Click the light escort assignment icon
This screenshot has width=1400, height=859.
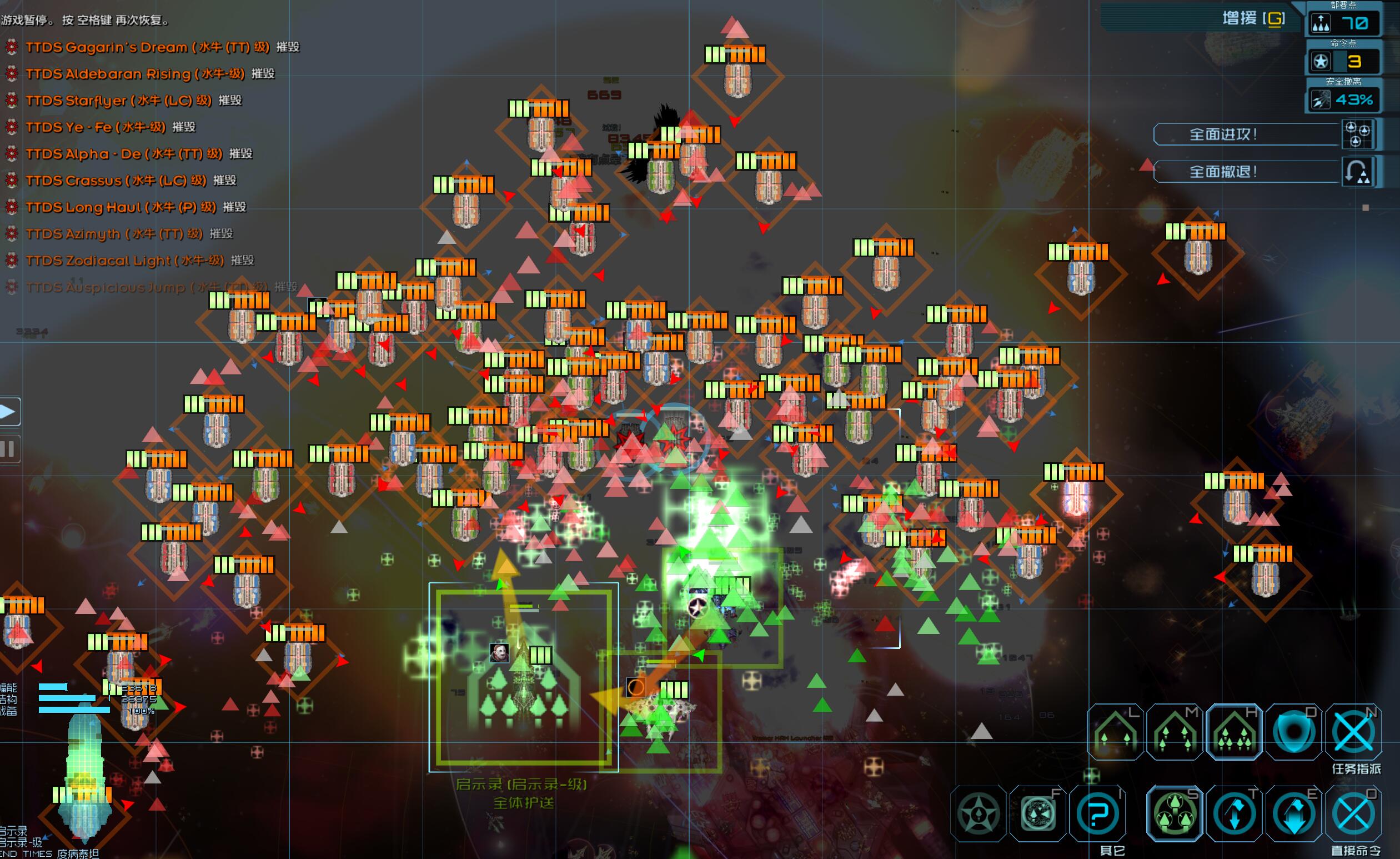tap(1115, 732)
